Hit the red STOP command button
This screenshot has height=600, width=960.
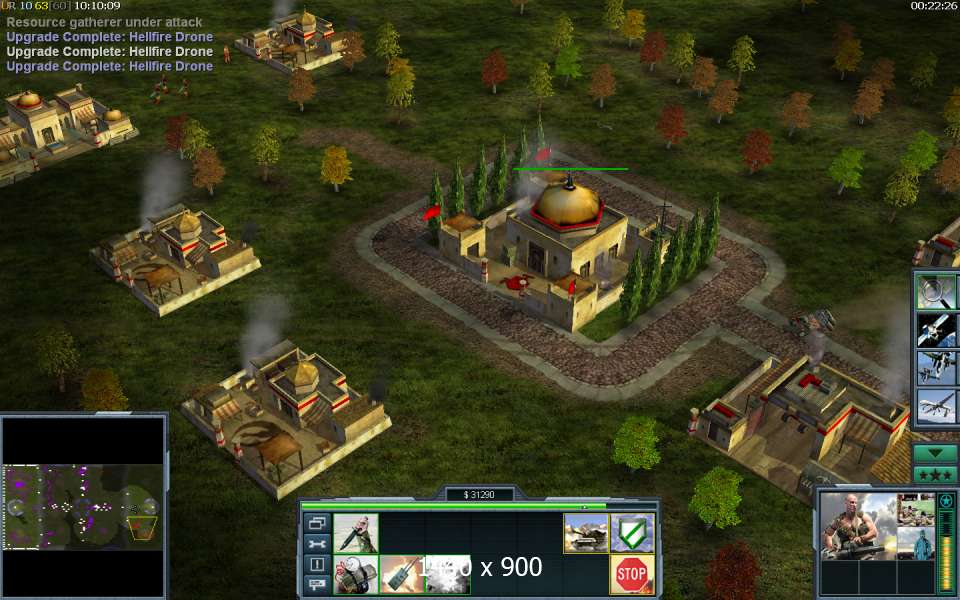[631, 574]
